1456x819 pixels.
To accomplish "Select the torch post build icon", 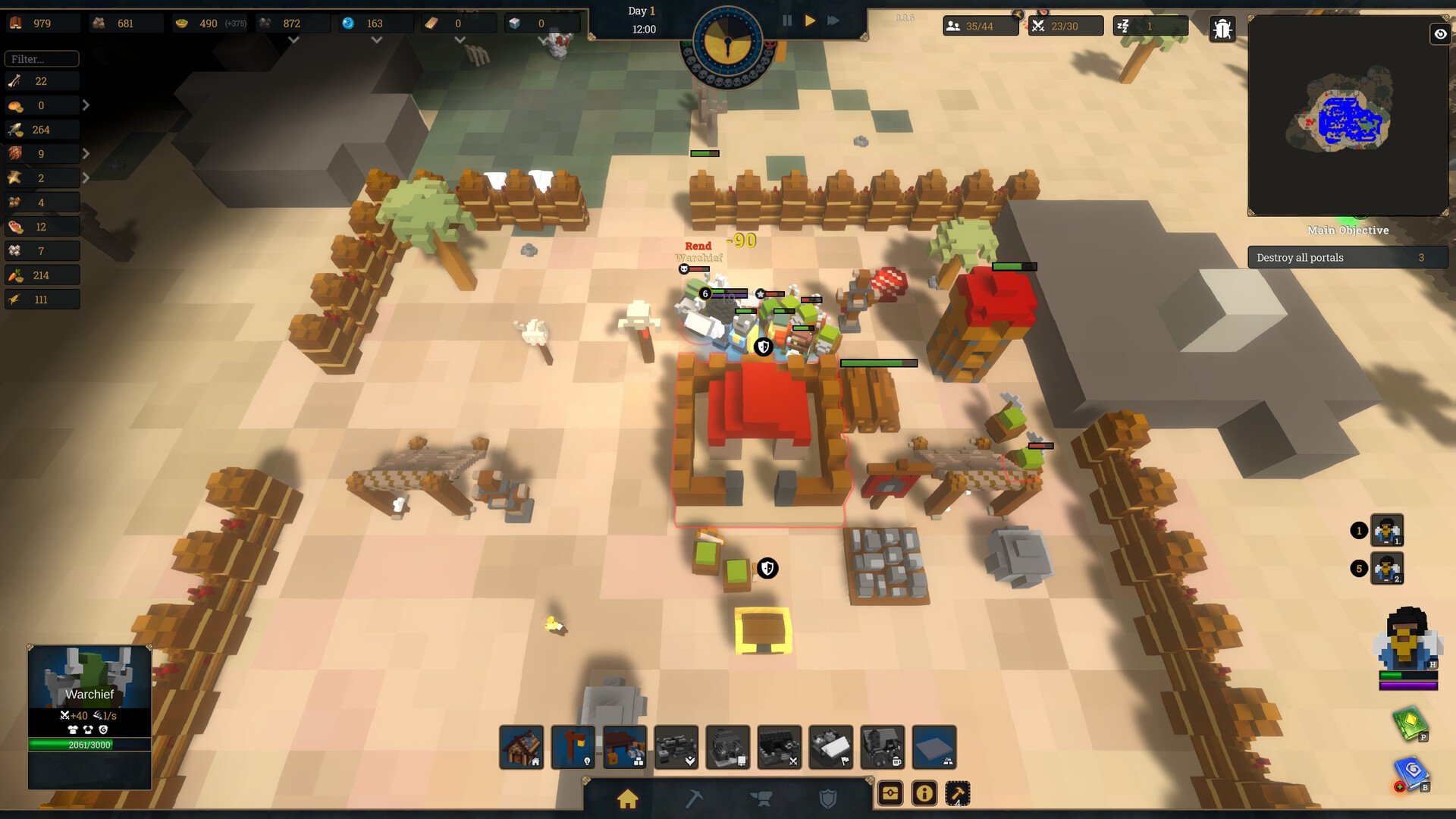I will point(573,748).
